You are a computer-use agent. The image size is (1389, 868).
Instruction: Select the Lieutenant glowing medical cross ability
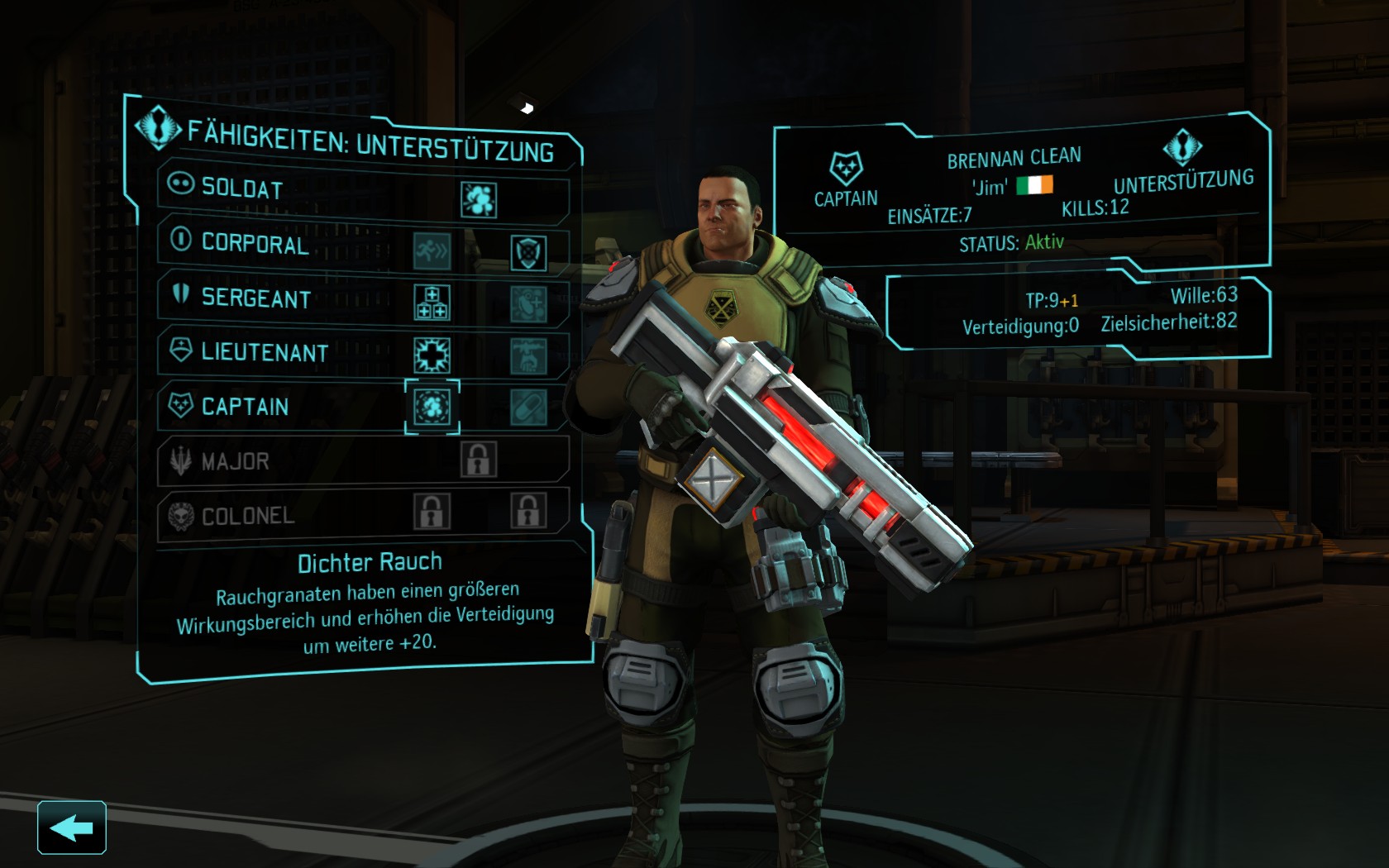[x=432, y=355]
